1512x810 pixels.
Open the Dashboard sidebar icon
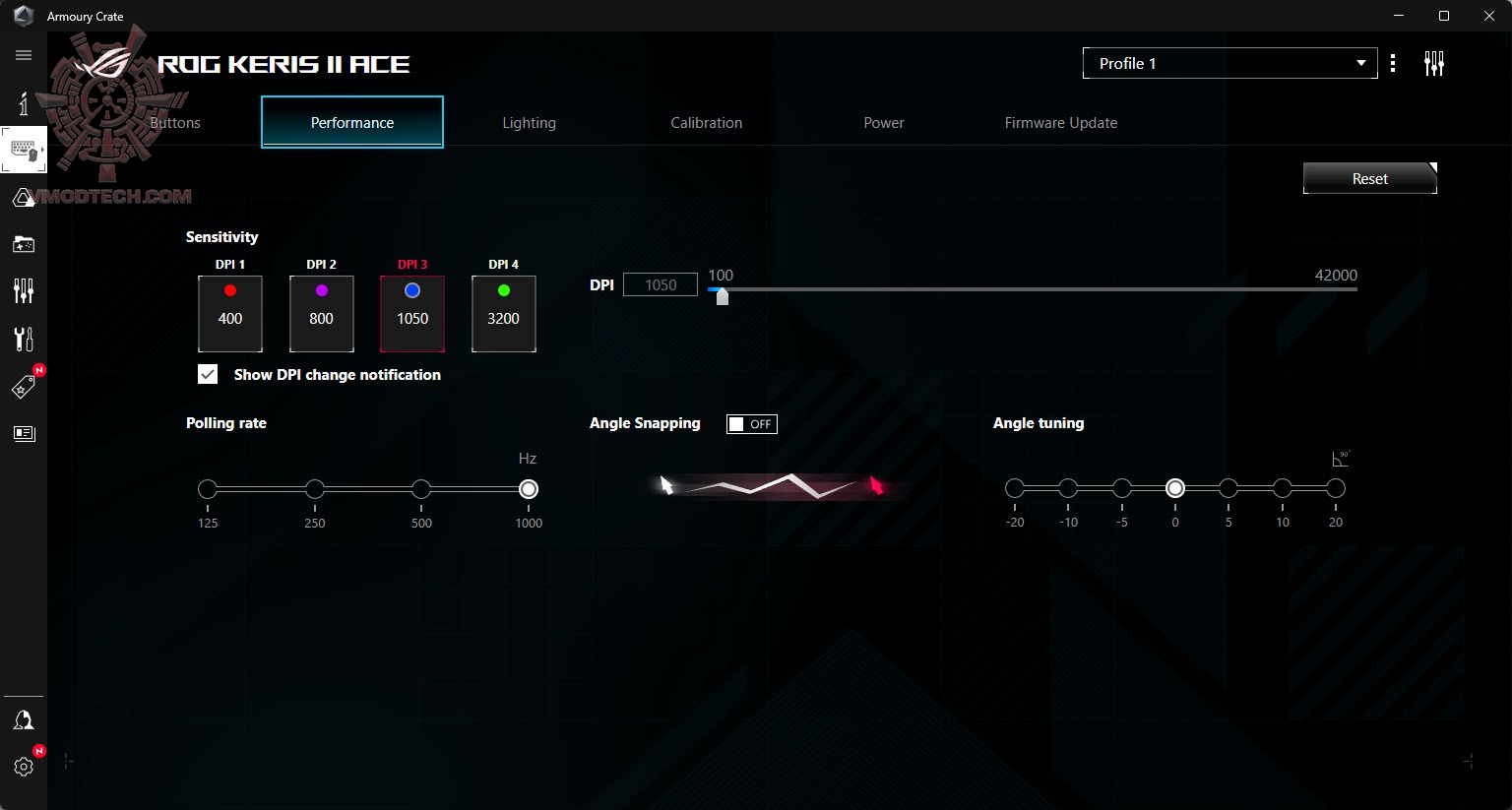click(24, 102)
